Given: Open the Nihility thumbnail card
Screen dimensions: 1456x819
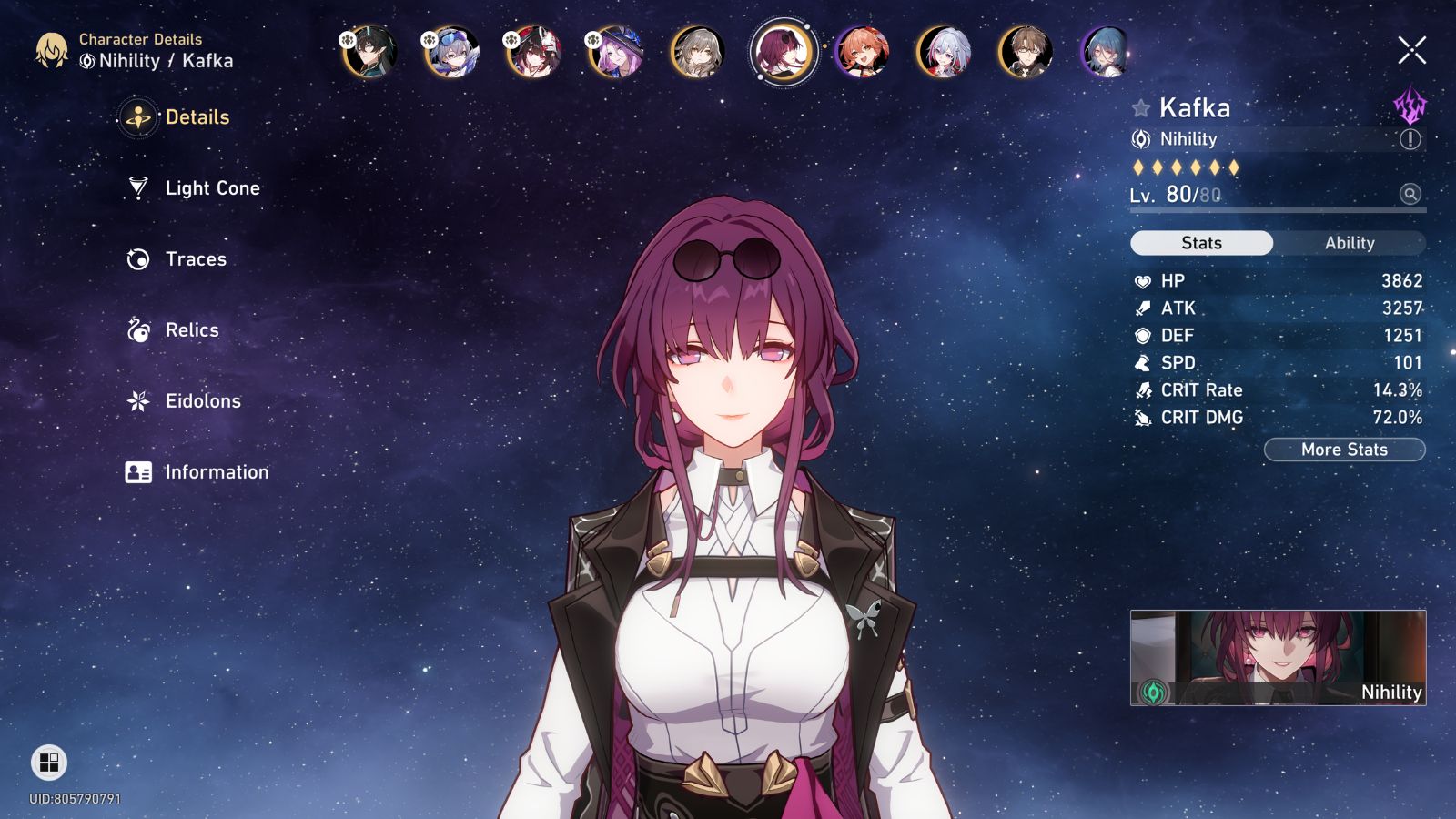Looking at the screenshot, I should coord(1278,657).
